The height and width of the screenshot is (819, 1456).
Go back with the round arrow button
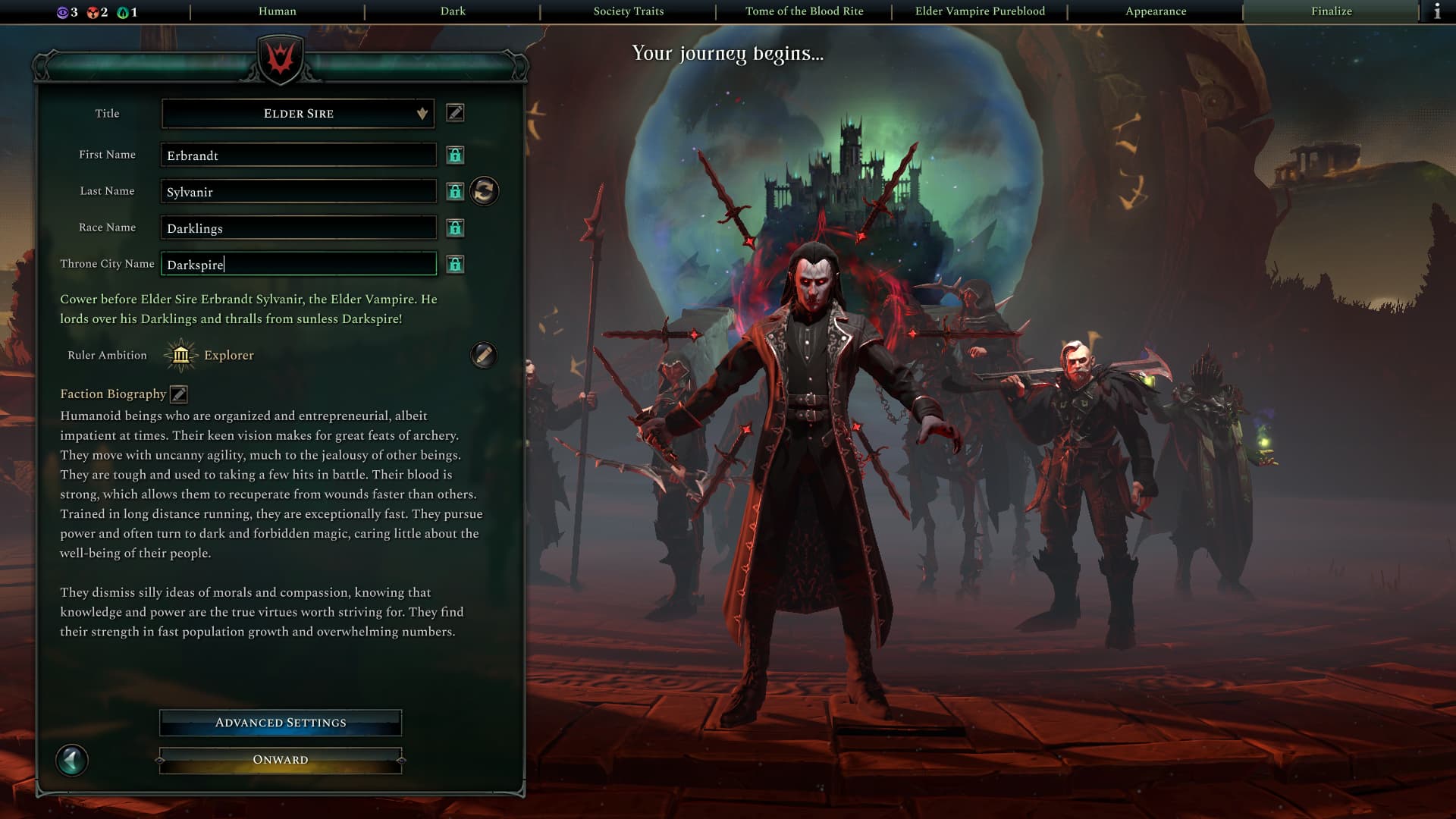72,760
